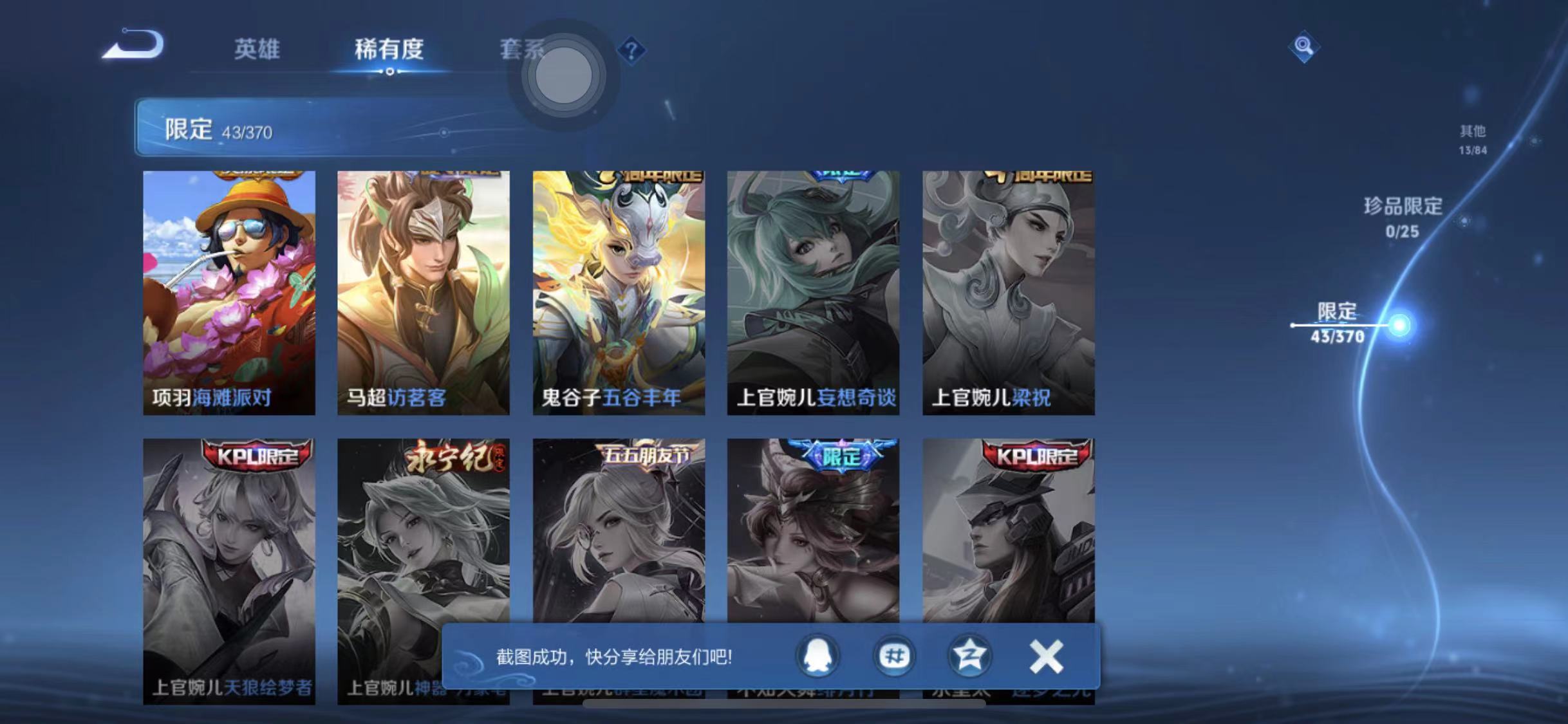Open the 稀有度 tab
This screenshot has width=1568, height=724.
389,50
